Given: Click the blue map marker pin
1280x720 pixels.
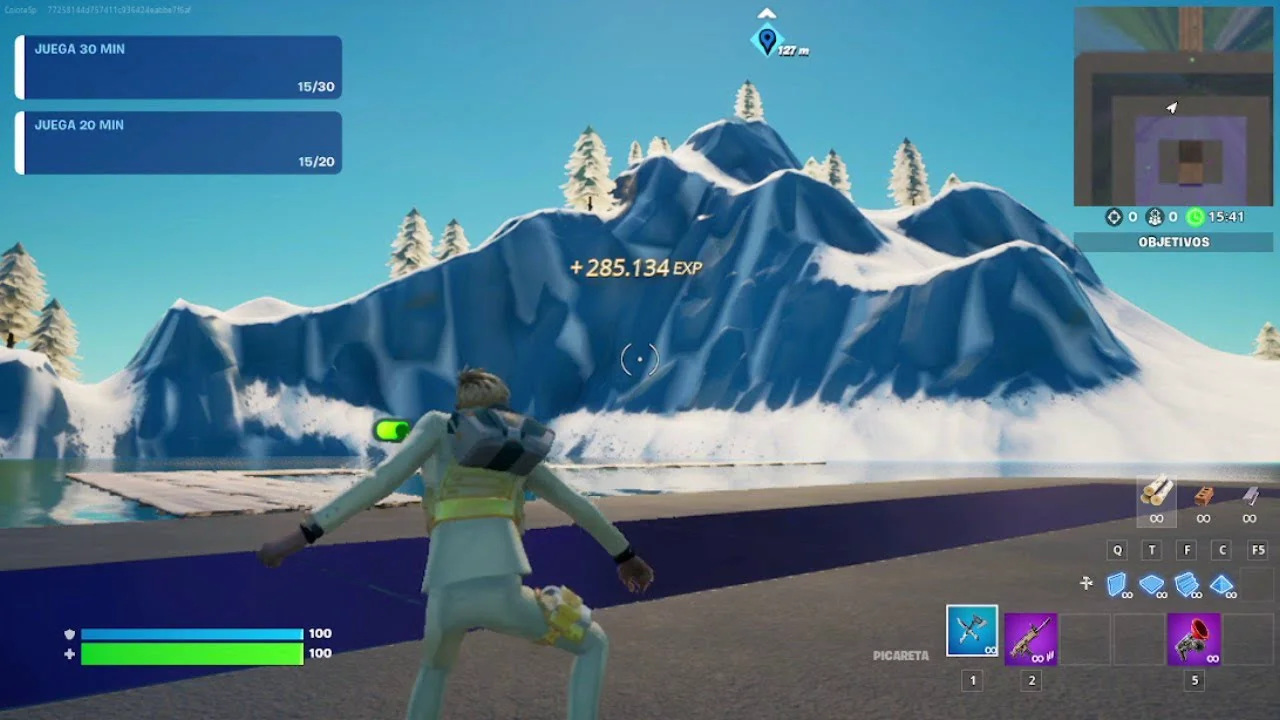Looking at the screenshot, I should (767, 40).
